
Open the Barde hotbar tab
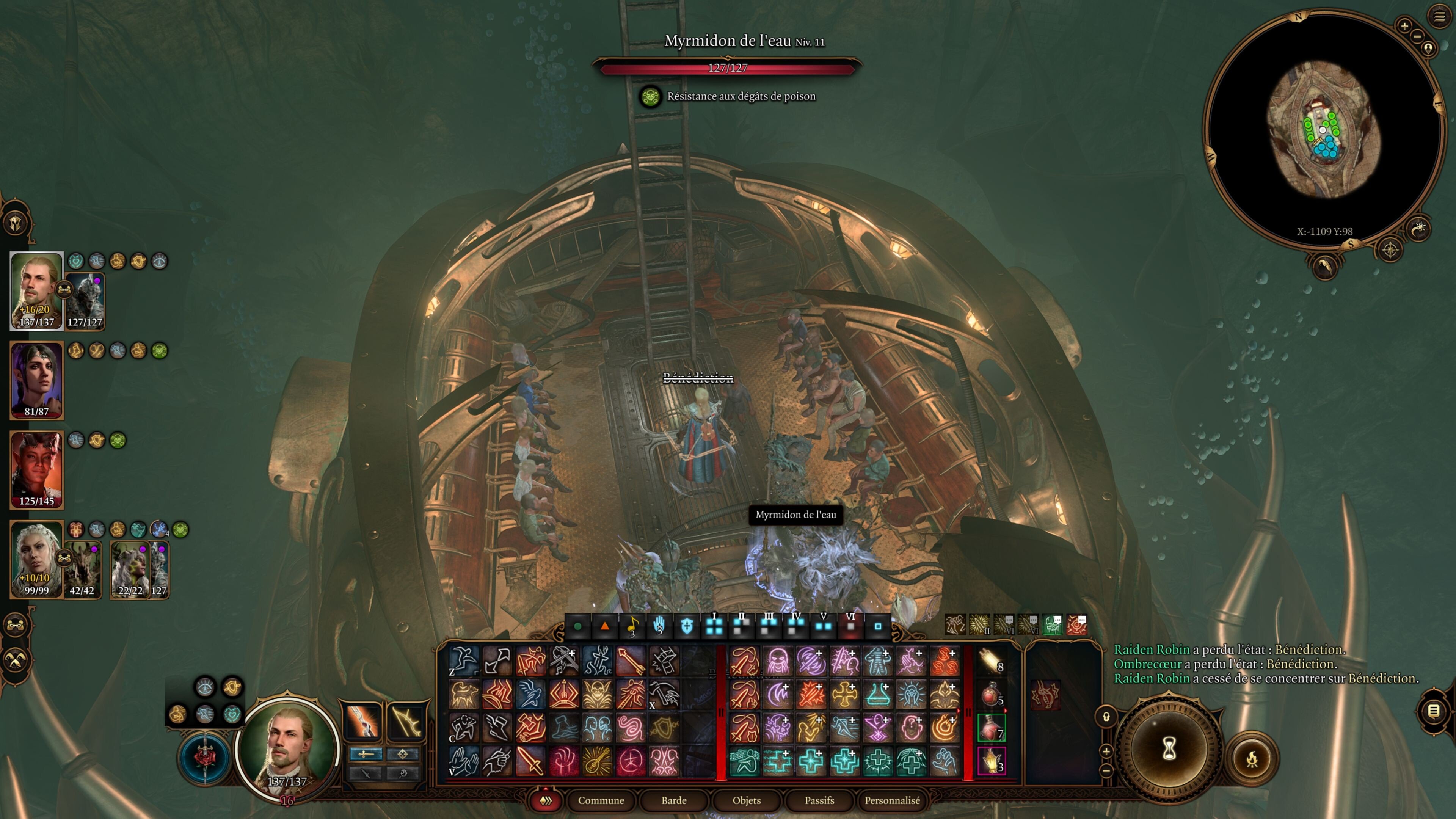tap(674, 800)
